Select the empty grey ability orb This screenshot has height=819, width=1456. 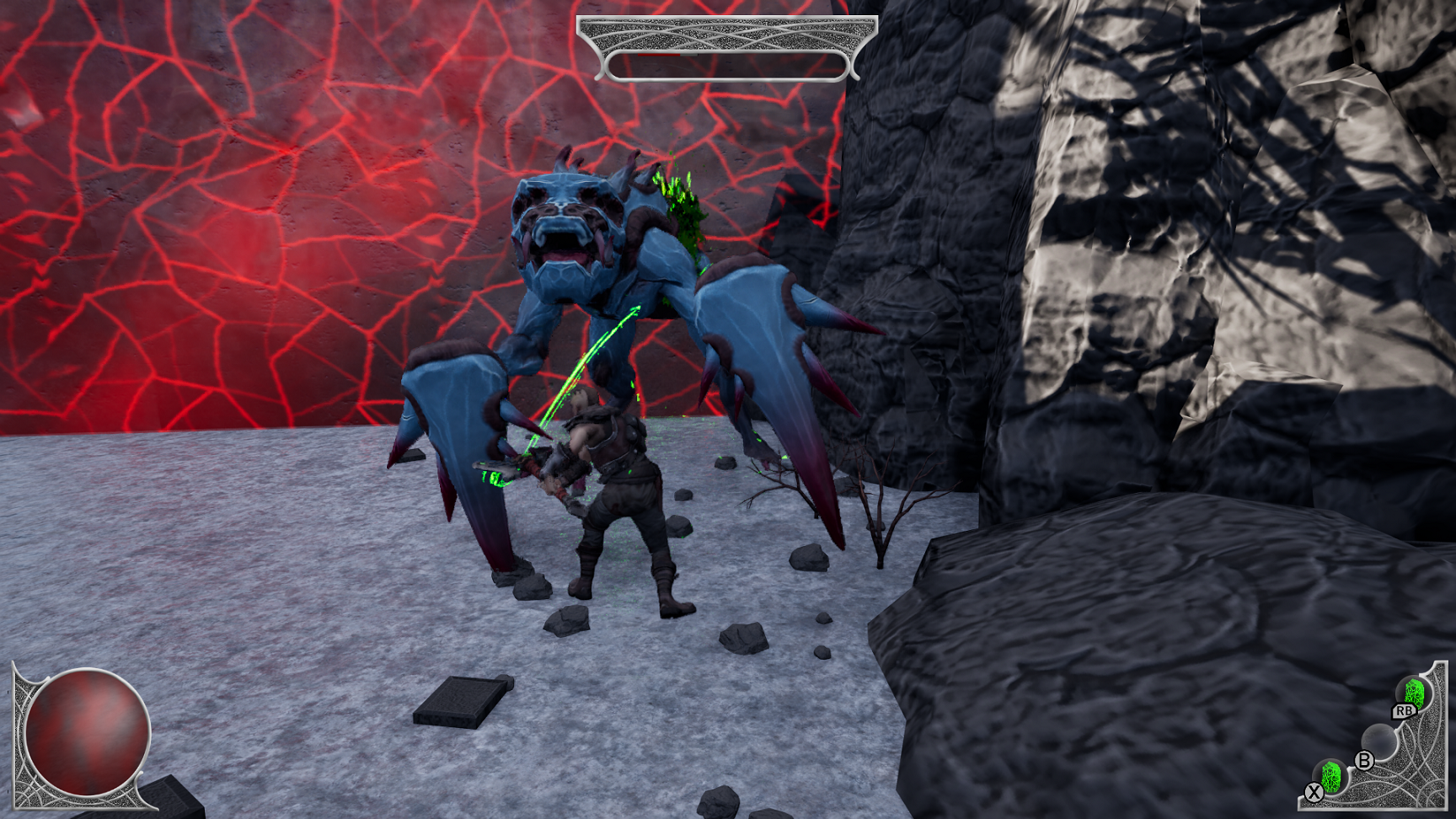(1378, 739)
